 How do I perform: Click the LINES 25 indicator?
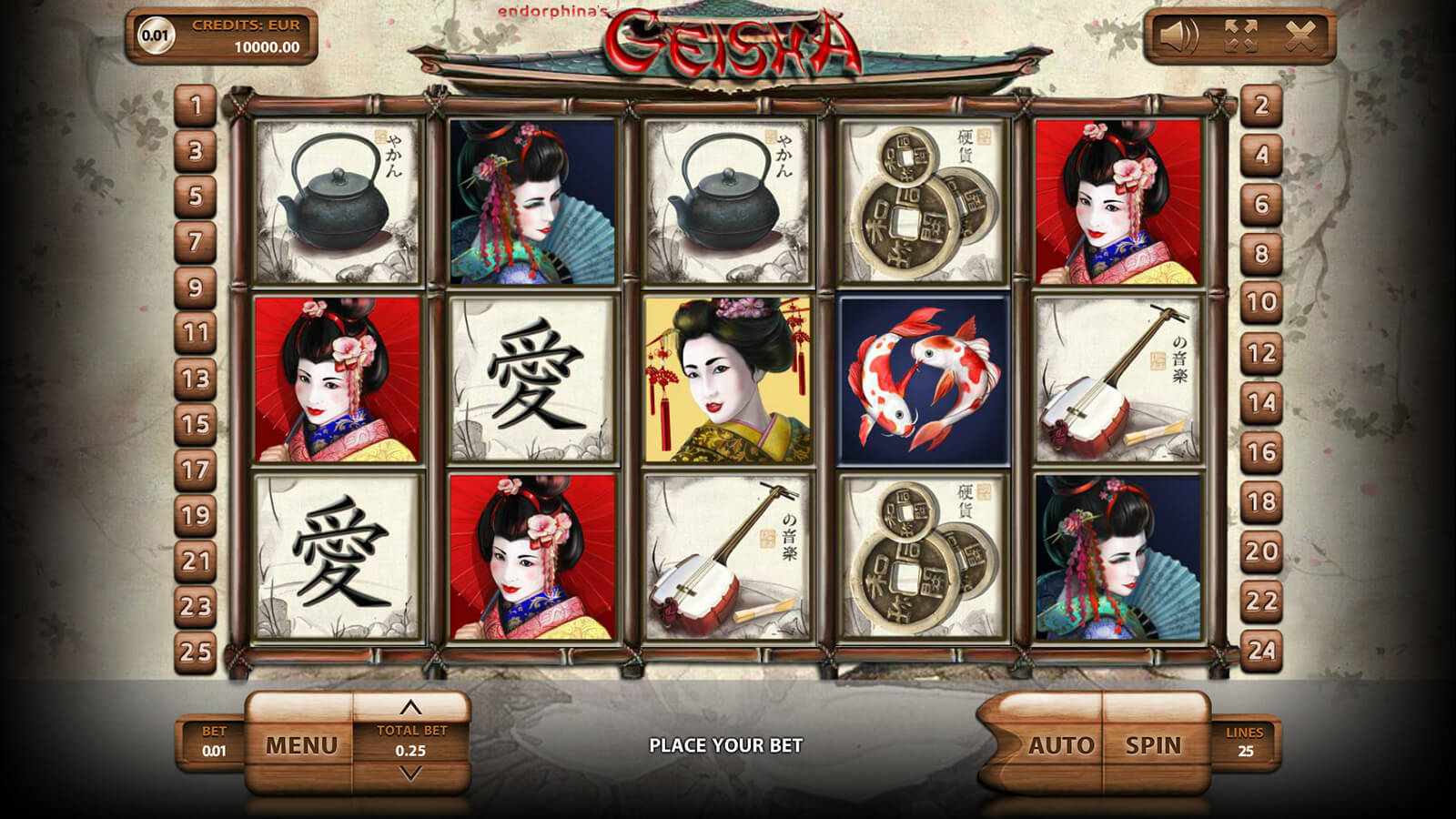[x=1245, y=743]
